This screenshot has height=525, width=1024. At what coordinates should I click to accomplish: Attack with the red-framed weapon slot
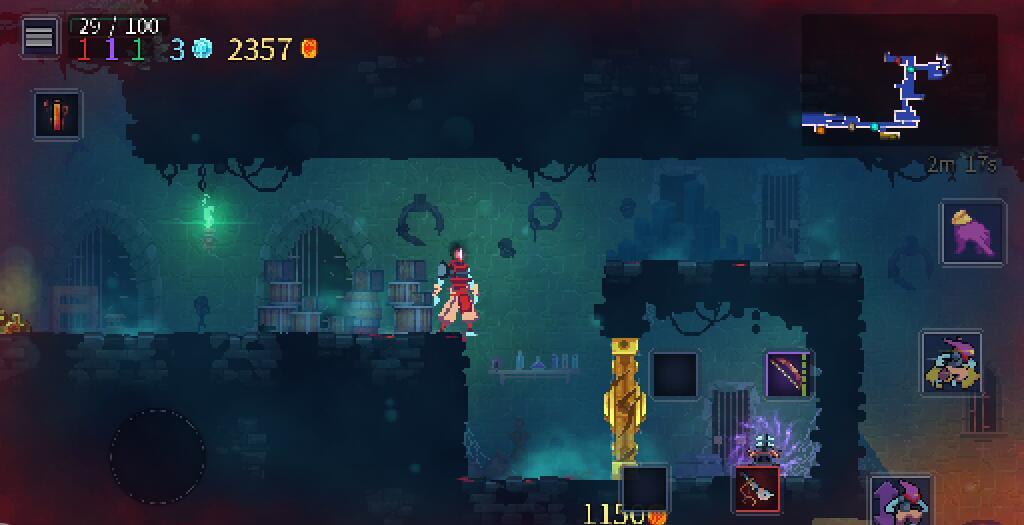coord(758,490)
